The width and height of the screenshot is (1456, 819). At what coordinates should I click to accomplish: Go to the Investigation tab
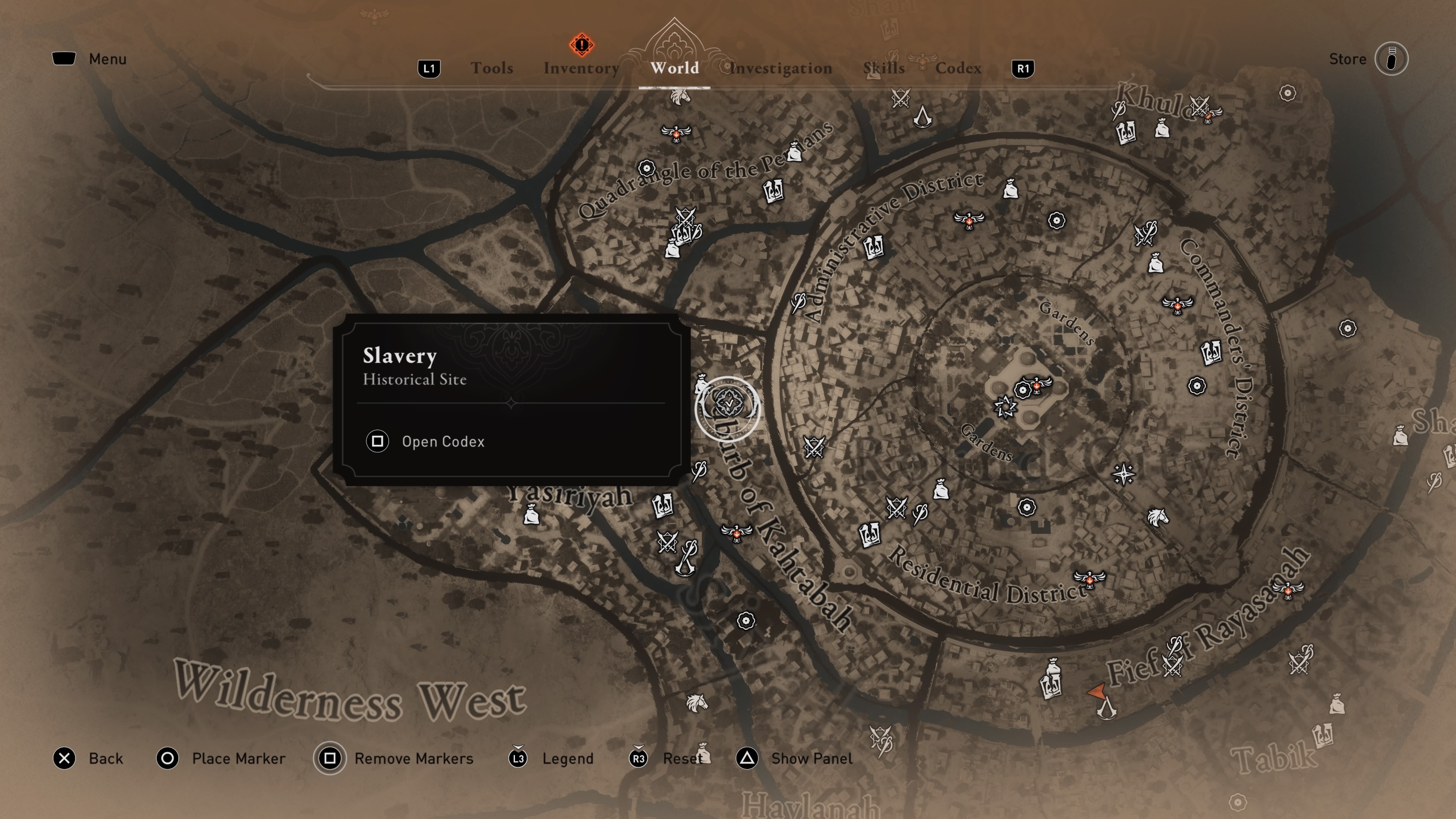point(781,68)
